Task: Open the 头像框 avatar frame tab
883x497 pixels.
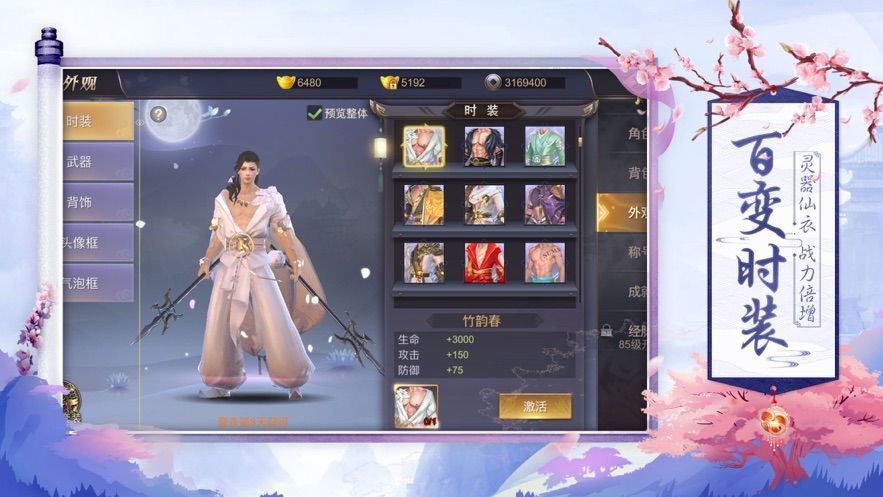Action: point(97,243)
